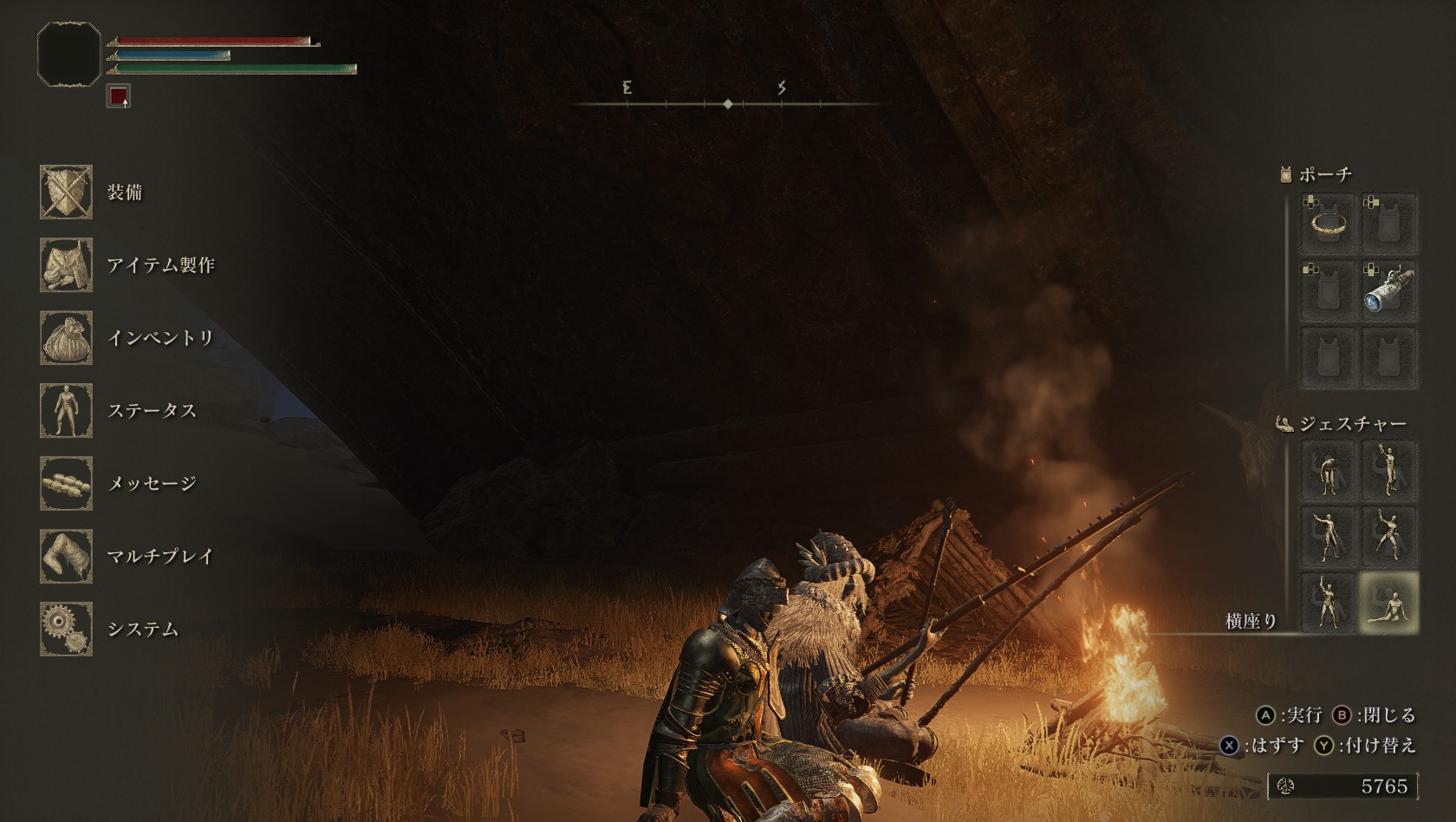Choose the bowing gesture slot

pyautogui.click(x=1328, y=471)
